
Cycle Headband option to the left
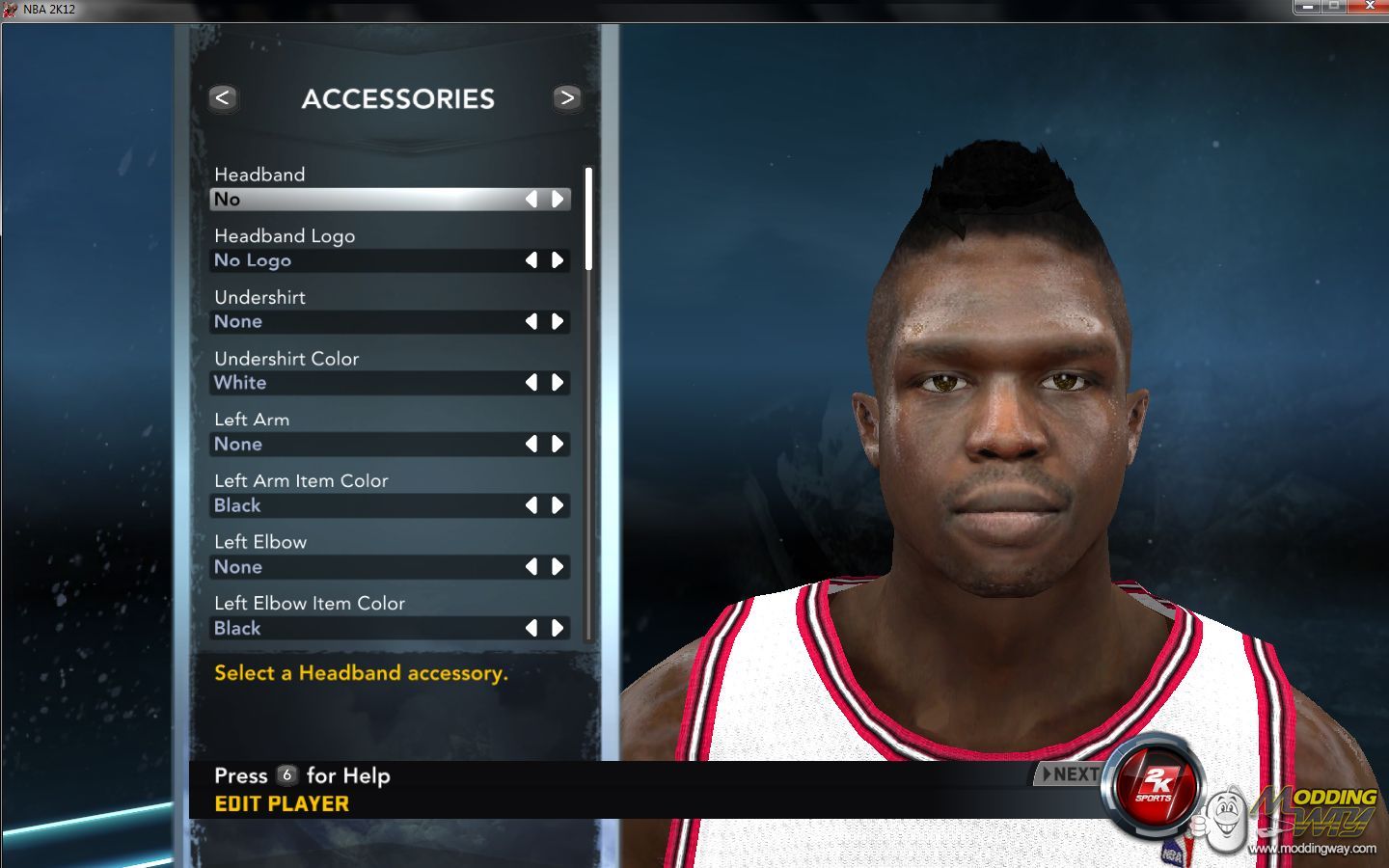pyautogui.click(x=531, y=200)
